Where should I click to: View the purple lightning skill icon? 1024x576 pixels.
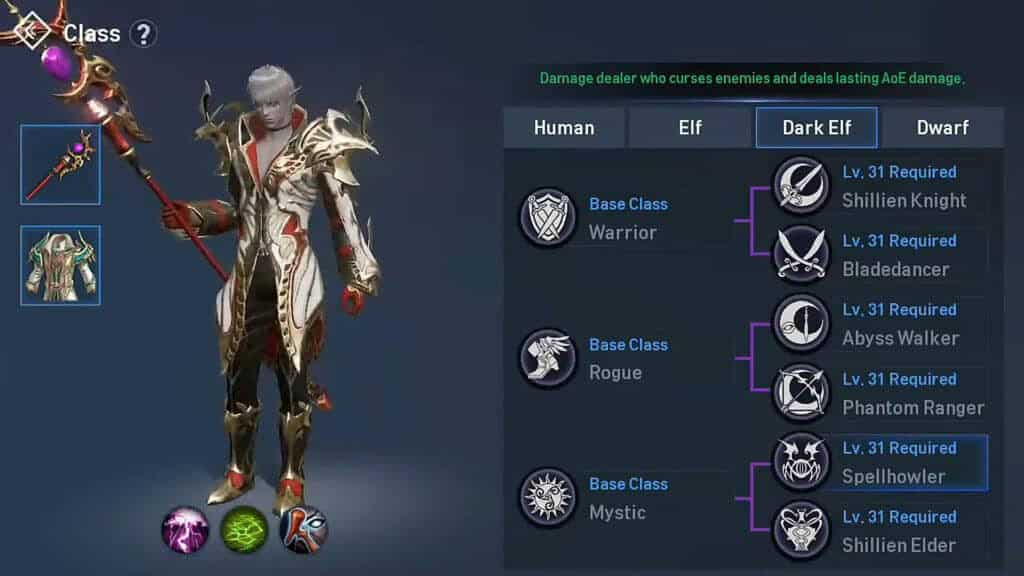pyautogui.click(x=185, y=530)
